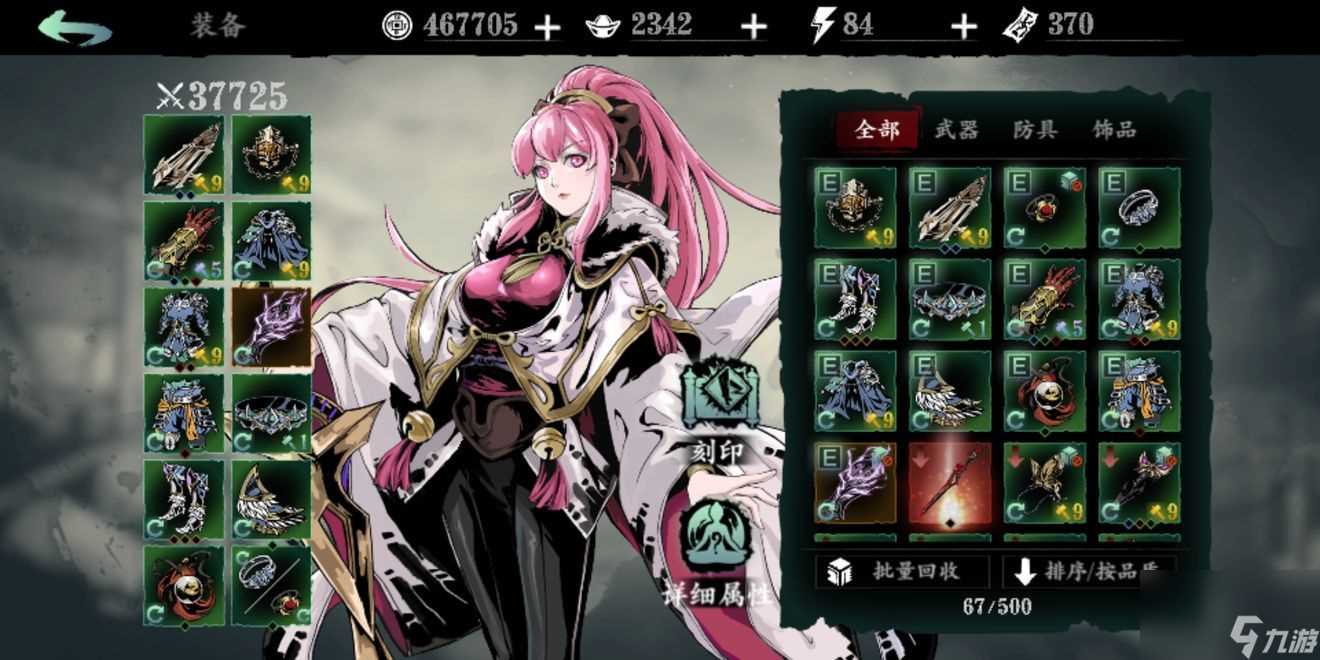Select the 全部 tab
Screen dimensions: 1320x660
pos(877,129)
